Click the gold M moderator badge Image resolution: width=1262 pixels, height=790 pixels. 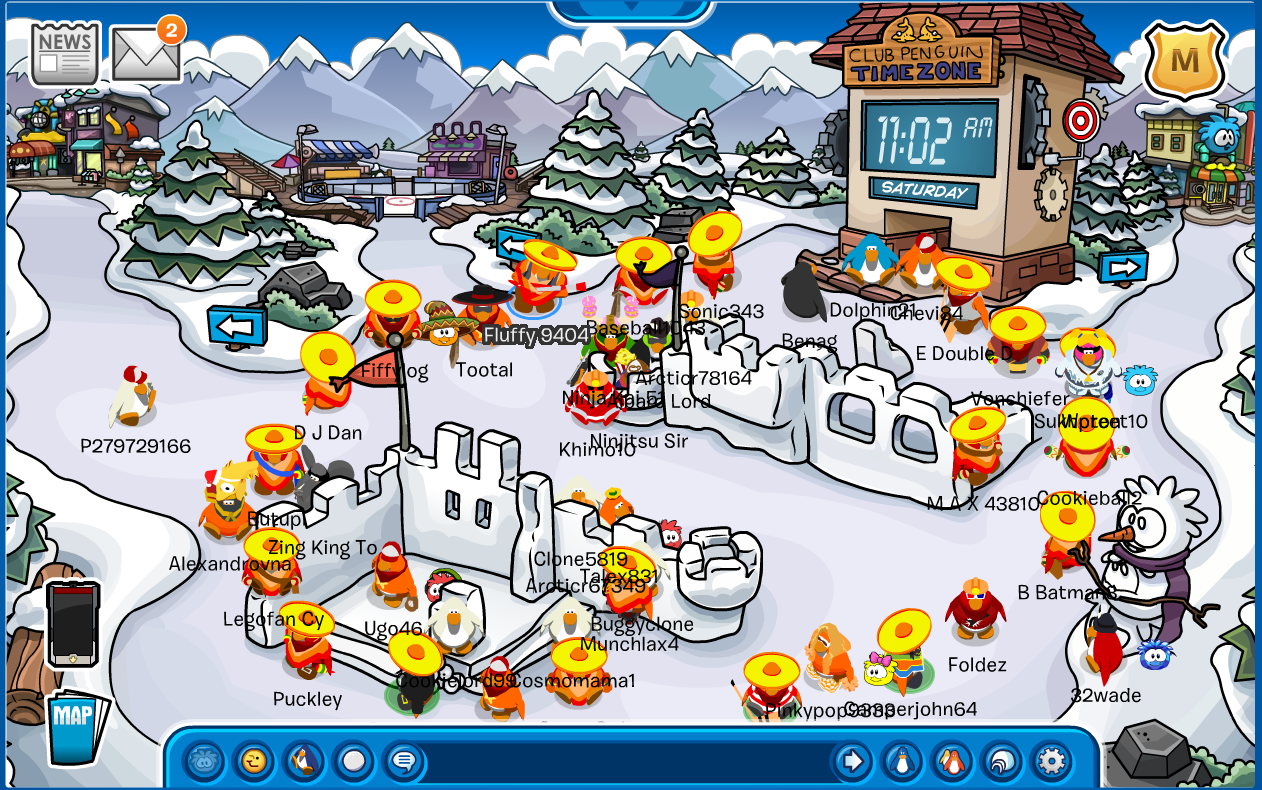pos(1184,60)
